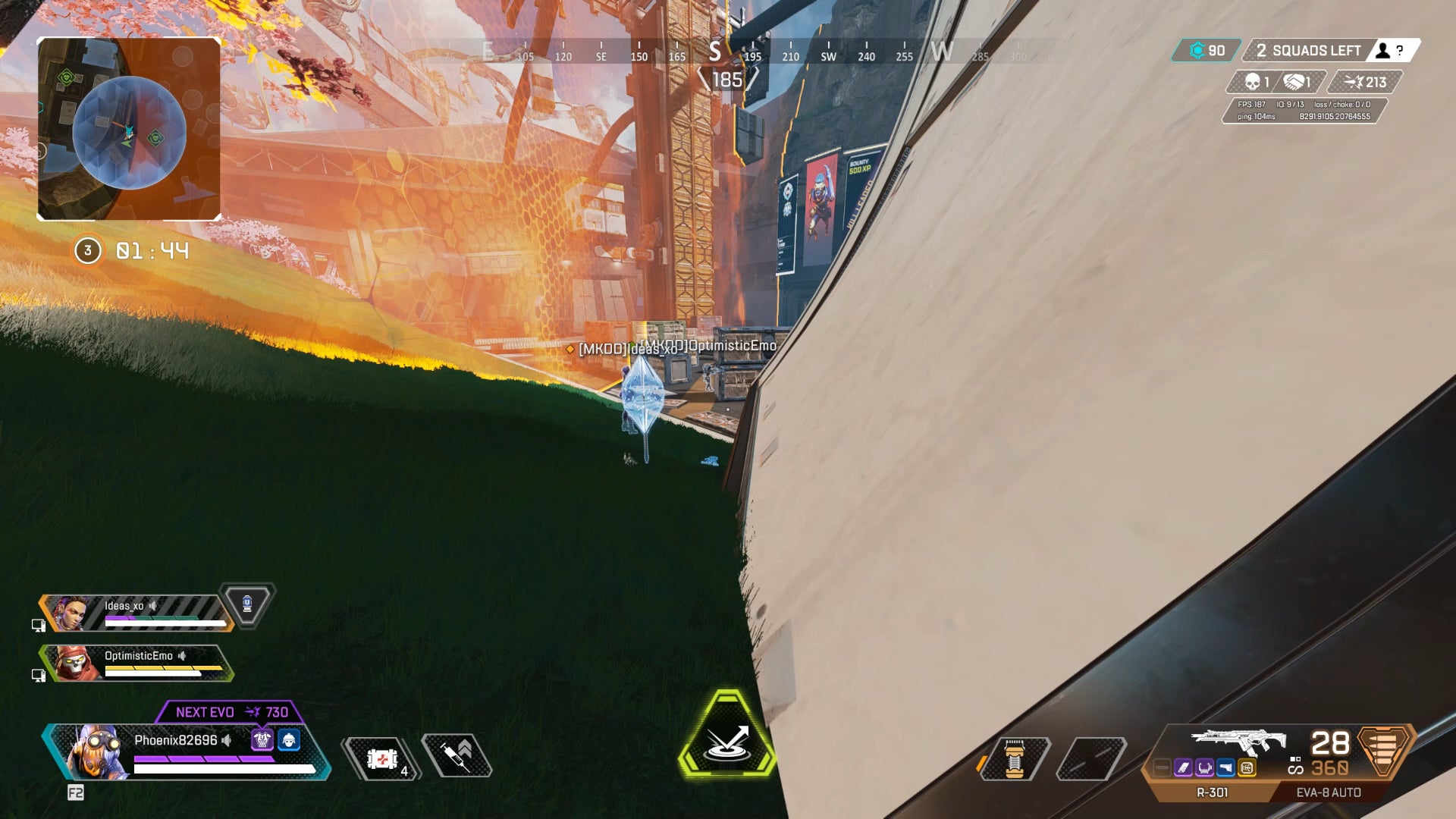Click the gold optic attachment icon
This screenshot has width=1456, height=819.
[1247, 768]
